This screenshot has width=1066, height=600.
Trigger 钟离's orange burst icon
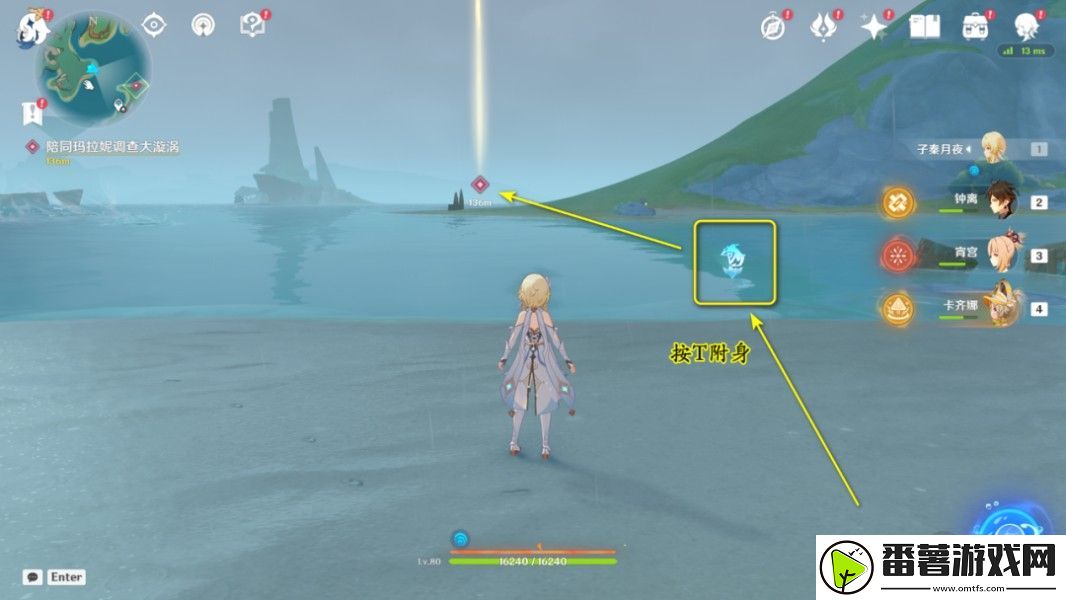[x=897, y=202]
